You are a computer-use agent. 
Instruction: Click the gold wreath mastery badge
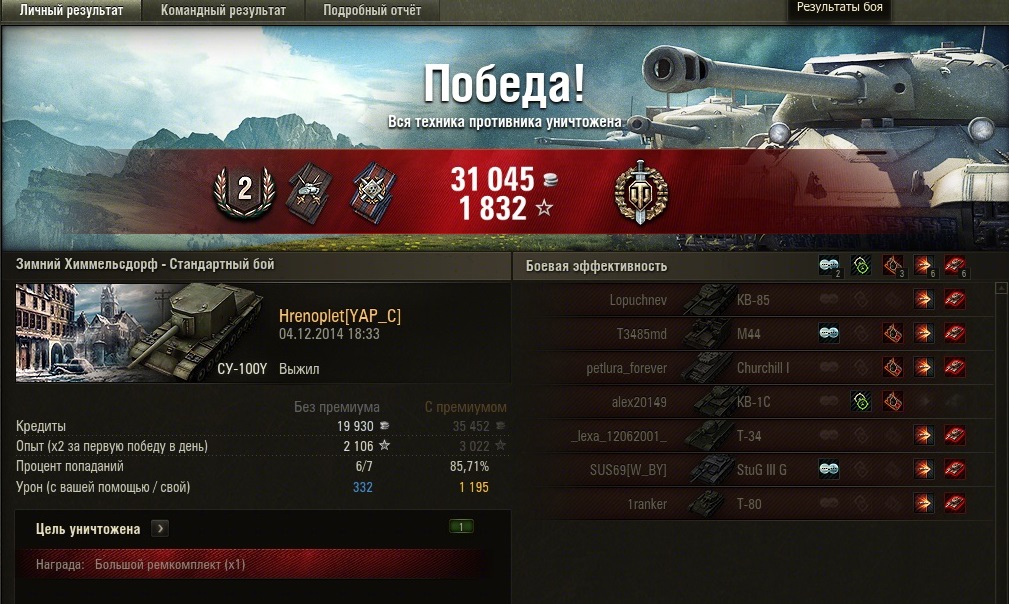641,192
